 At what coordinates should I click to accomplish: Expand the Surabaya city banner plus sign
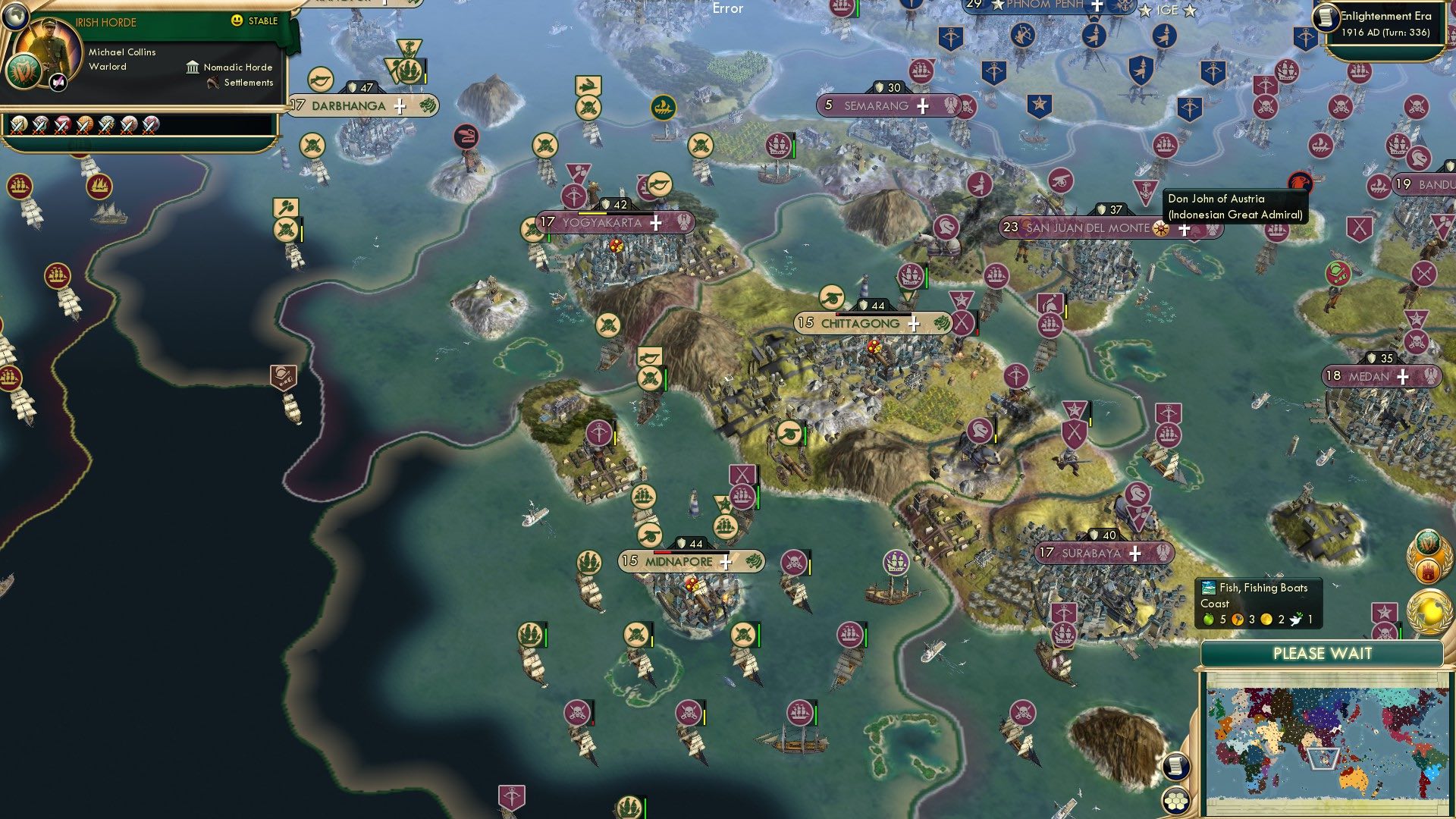click(1135, 554)
